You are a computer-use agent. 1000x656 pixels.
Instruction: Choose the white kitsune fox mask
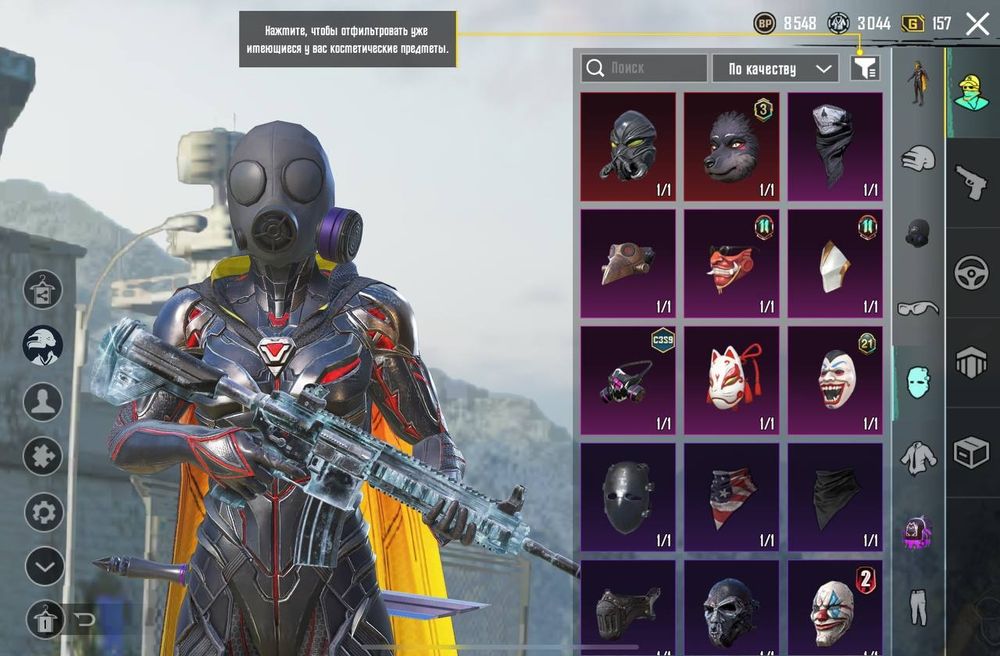(x=731, y=379)
